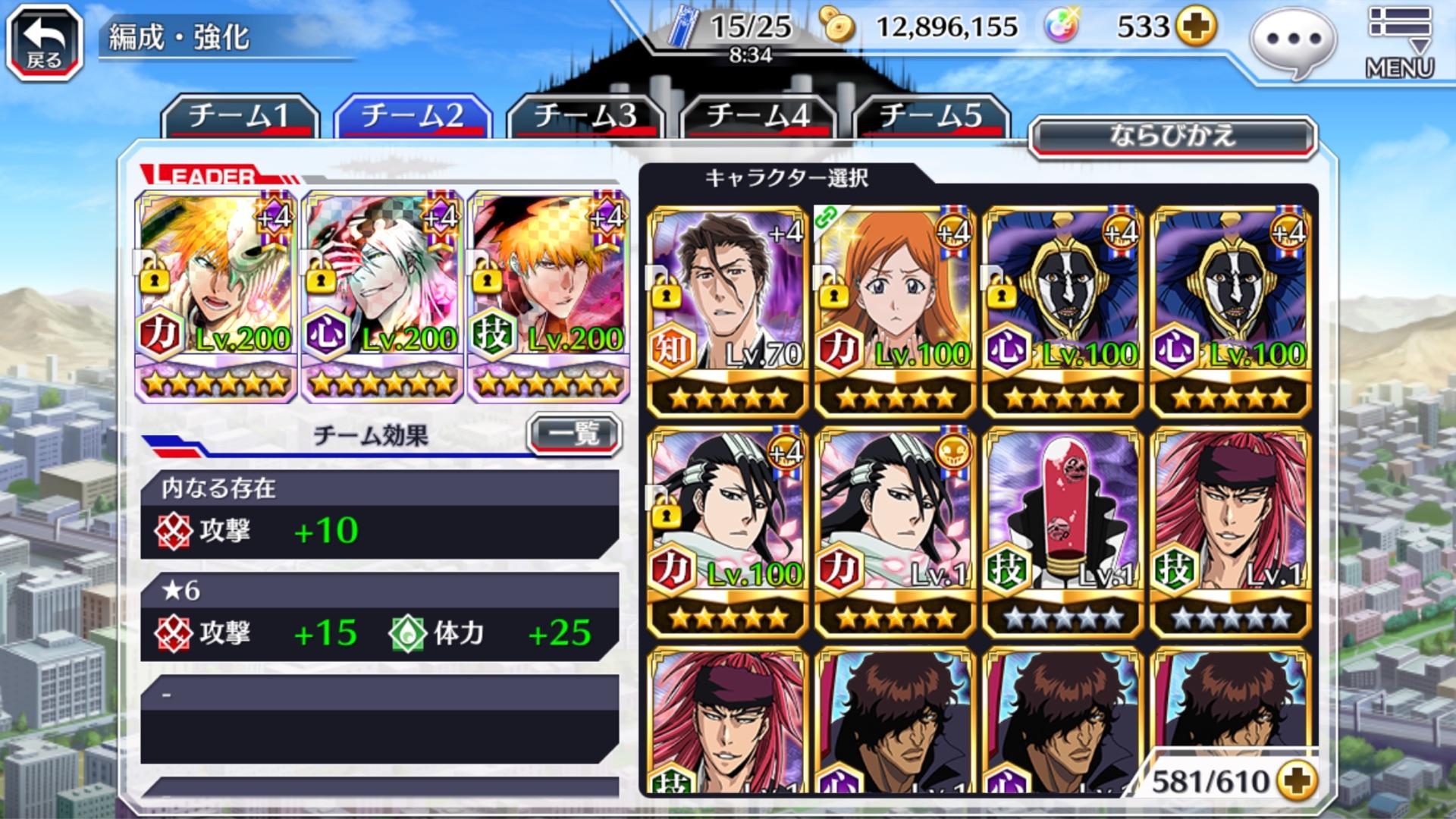The image size is (1456, 819).
Task: Select the red capsule item card
Action: (1063, 531)
